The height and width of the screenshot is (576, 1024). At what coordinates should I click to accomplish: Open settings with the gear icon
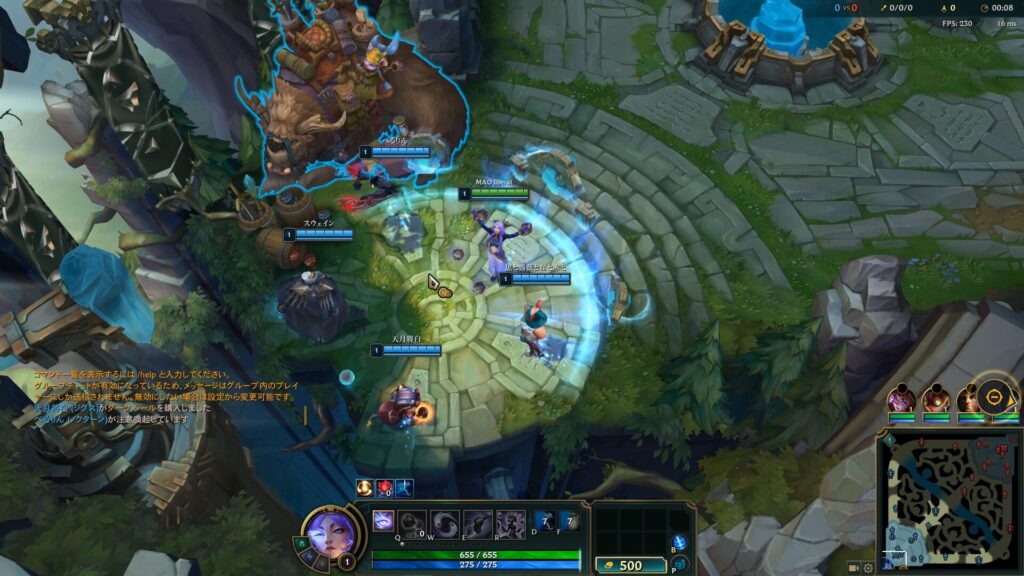[x=868, y=567]
